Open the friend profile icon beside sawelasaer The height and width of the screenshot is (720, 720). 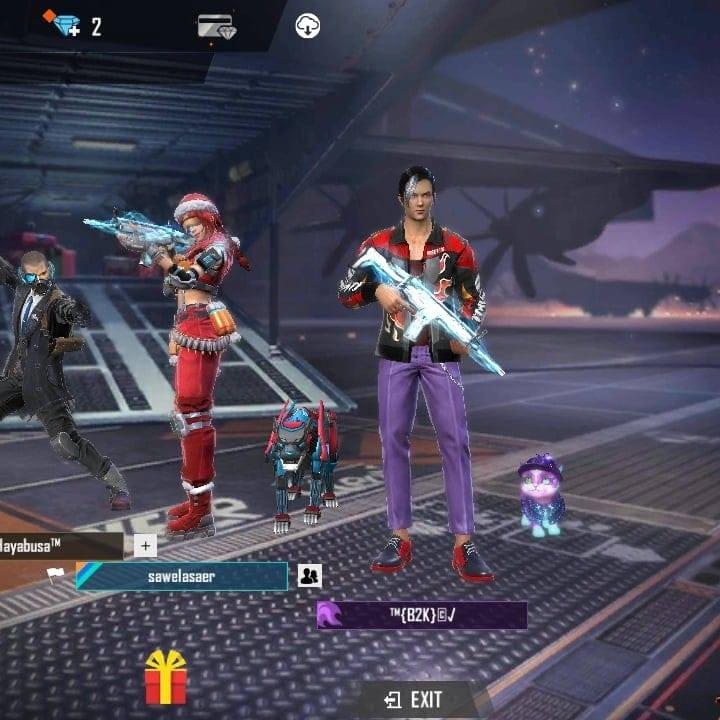pyautogui.click(x=309, y=576)
